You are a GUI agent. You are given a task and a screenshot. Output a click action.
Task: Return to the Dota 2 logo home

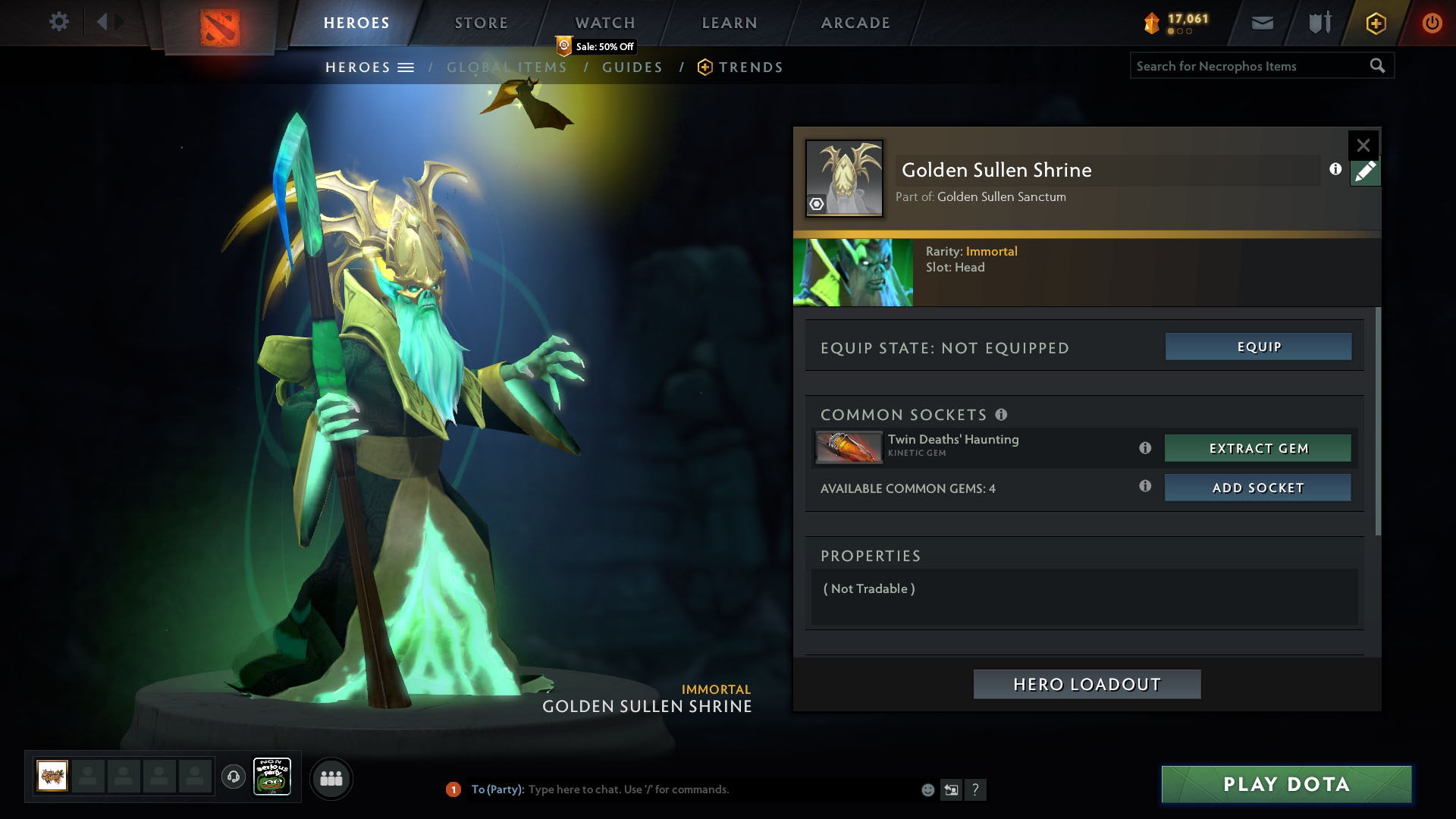coord(220,27)
